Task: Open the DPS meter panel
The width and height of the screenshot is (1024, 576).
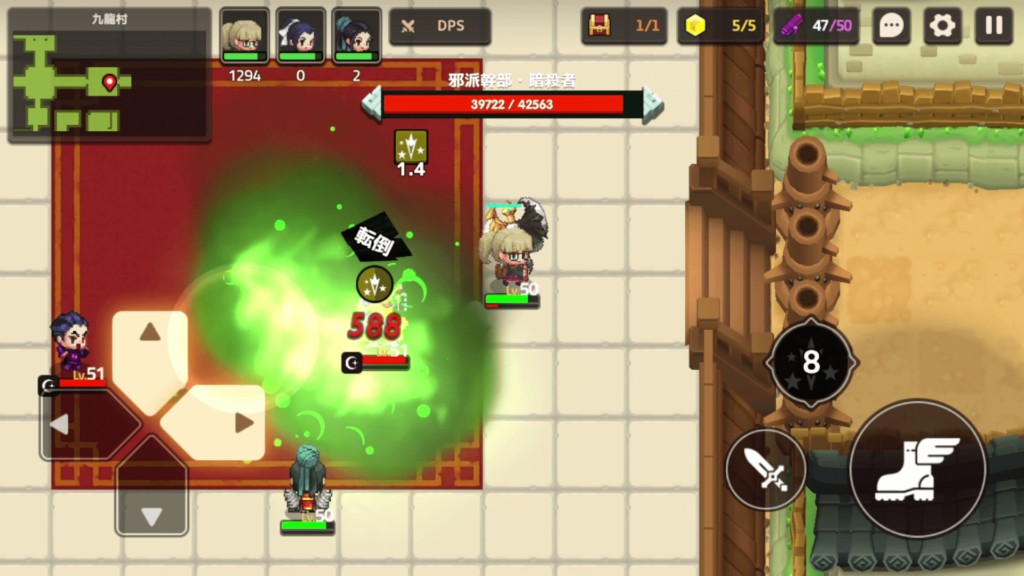Action: (439, 26)
